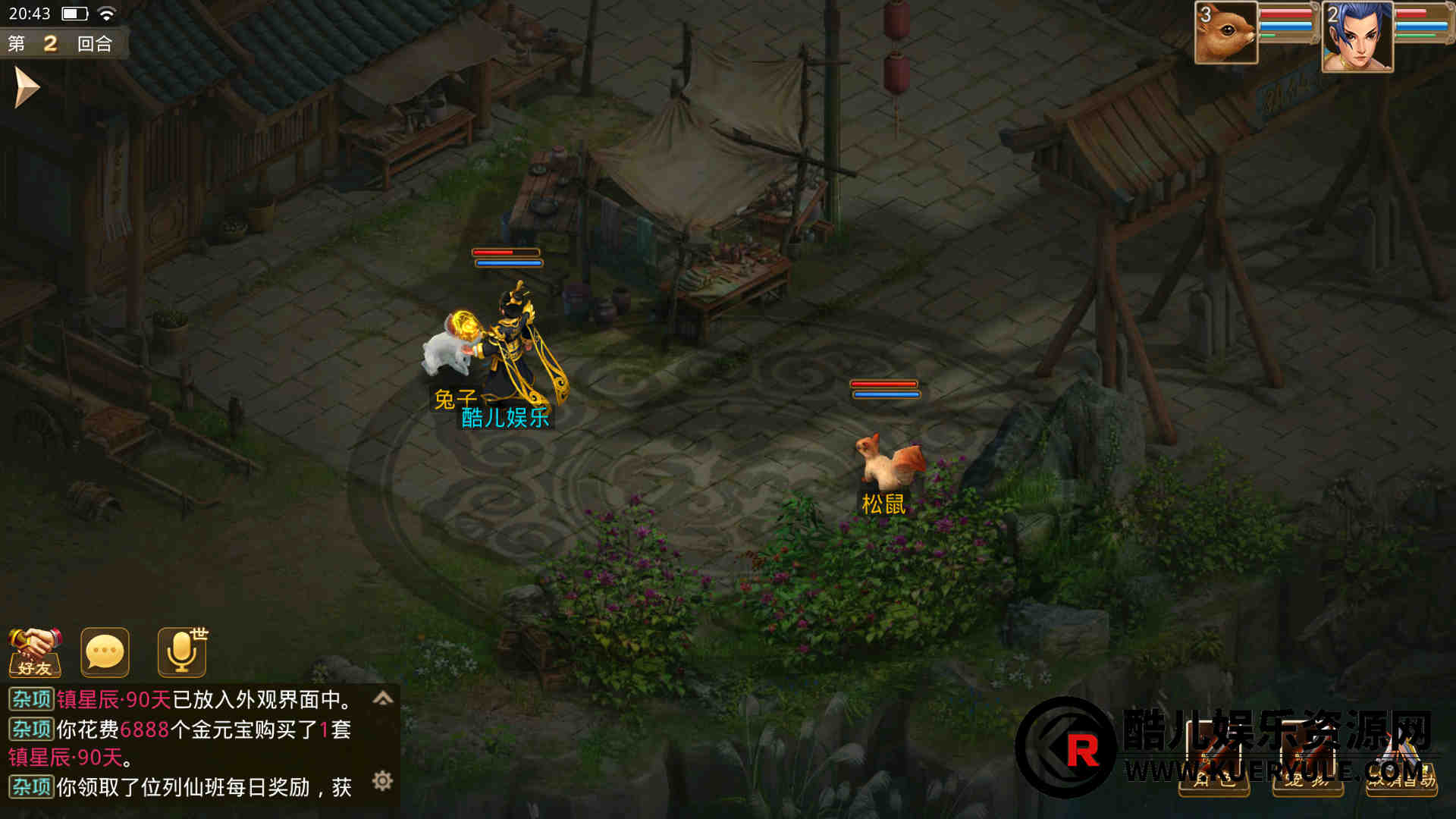The image size is (1456, 819).
Task: Select the squirrel pet portrait
Action: tap(1225, 33)
